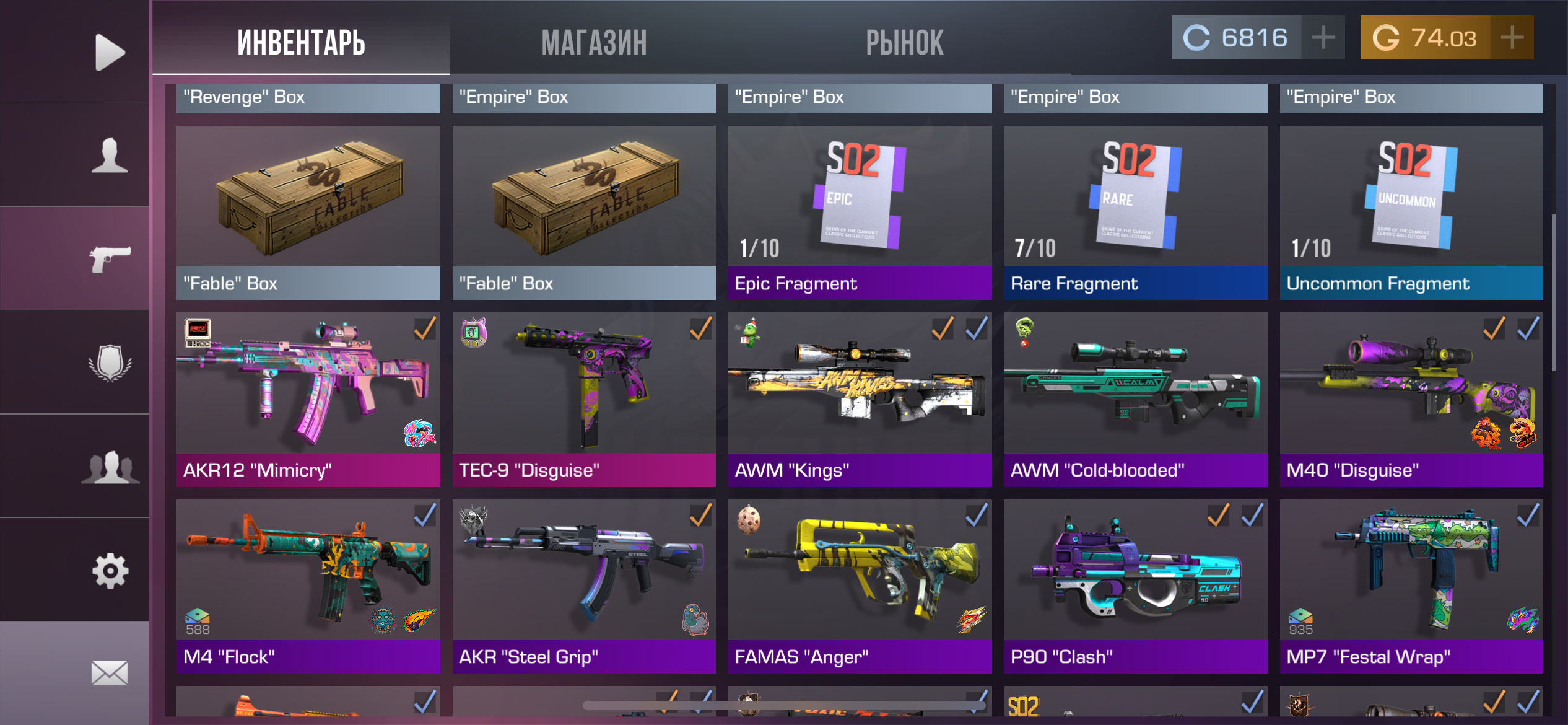Choose the M4 "Flock" skin

(308, 586)
